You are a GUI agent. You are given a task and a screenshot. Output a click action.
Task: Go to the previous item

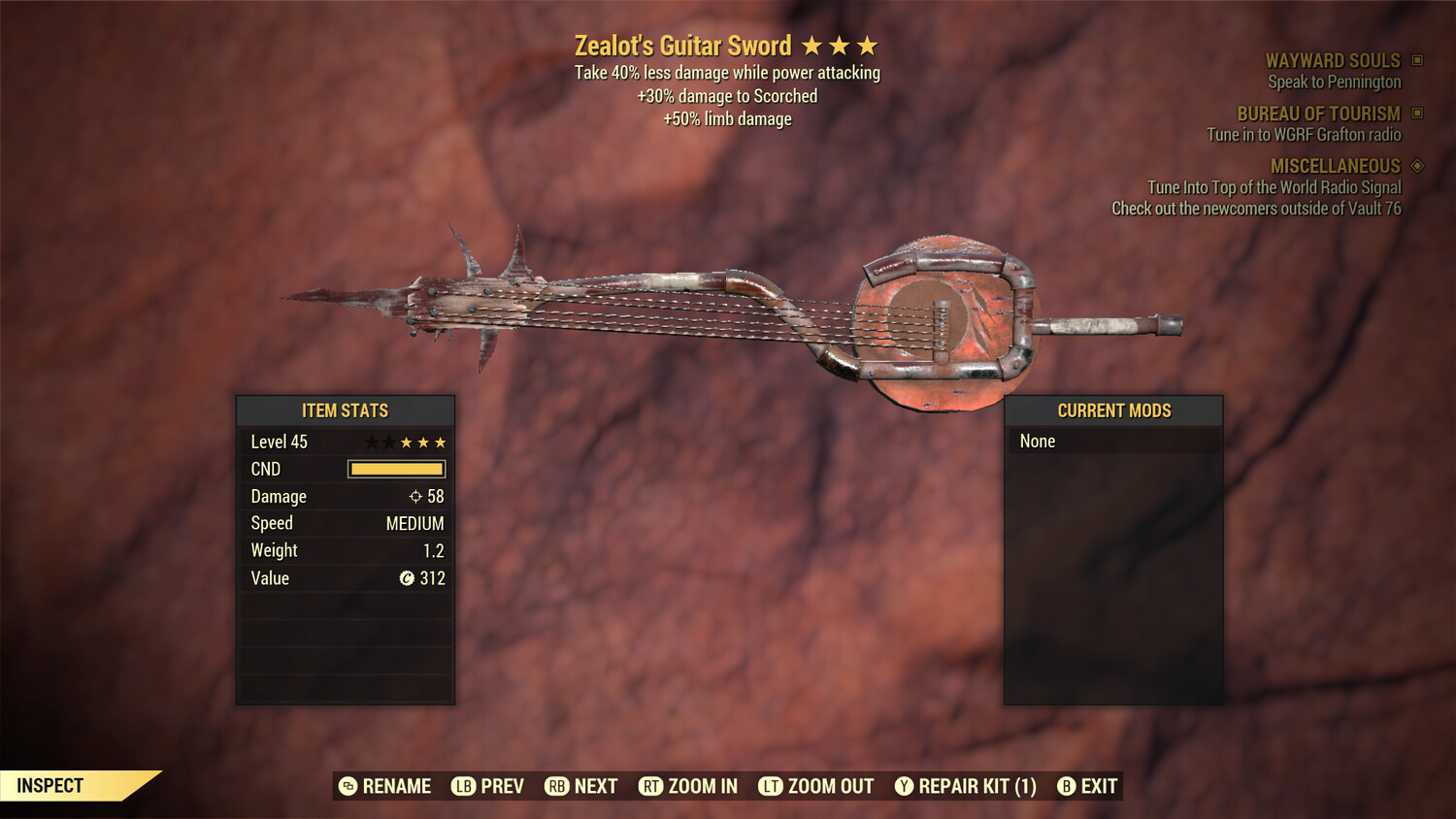[488, 786]
